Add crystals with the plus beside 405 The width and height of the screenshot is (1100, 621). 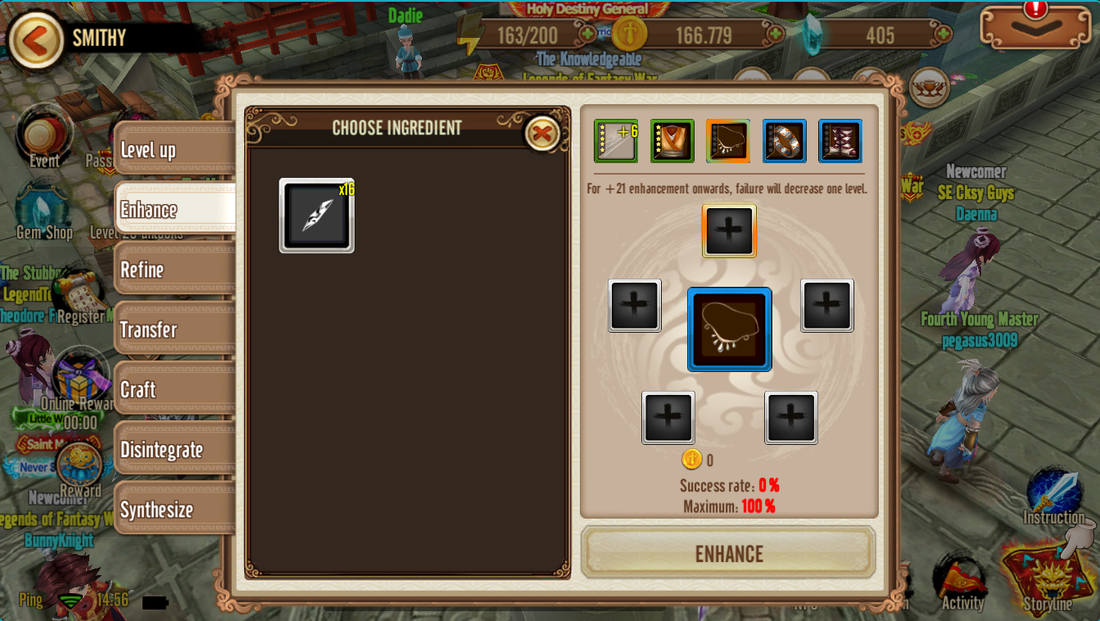pyautogui.click(x=943, y=35)
